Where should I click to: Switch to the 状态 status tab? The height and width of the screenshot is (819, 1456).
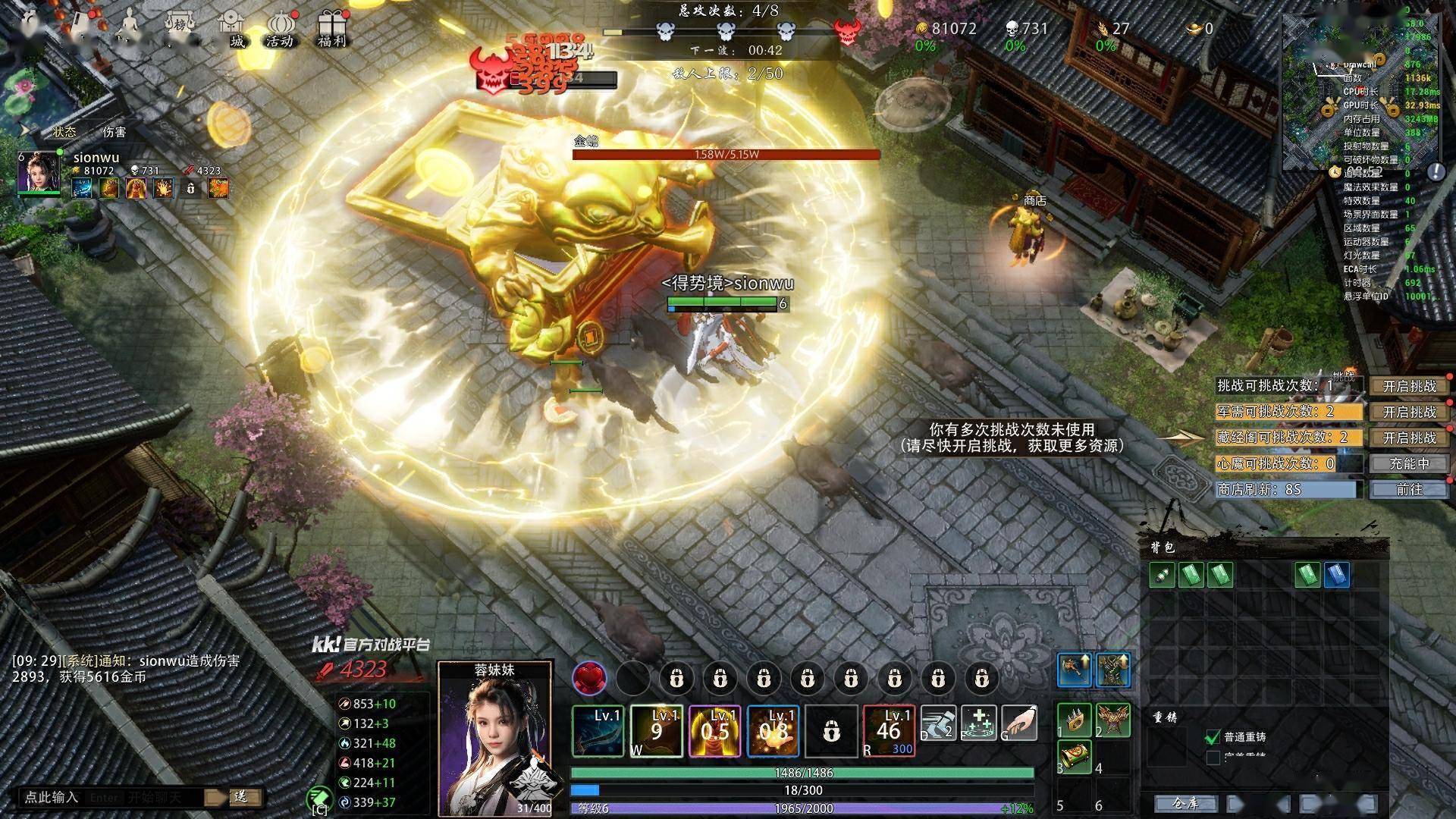(64, 132)
